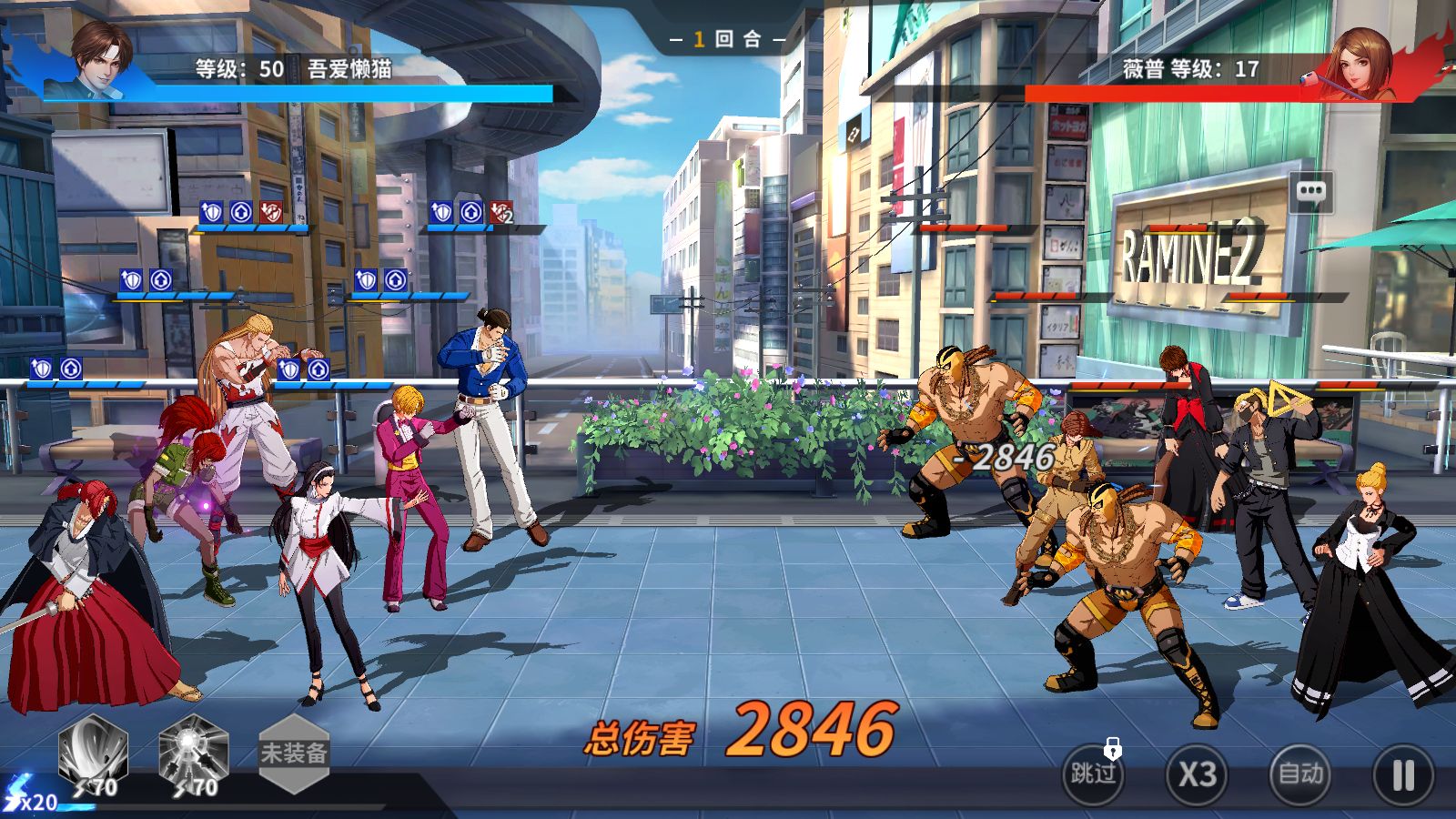Skip the battle with the 跳过 button
Screen dimensions: 1456x819
pos(1093,774)
